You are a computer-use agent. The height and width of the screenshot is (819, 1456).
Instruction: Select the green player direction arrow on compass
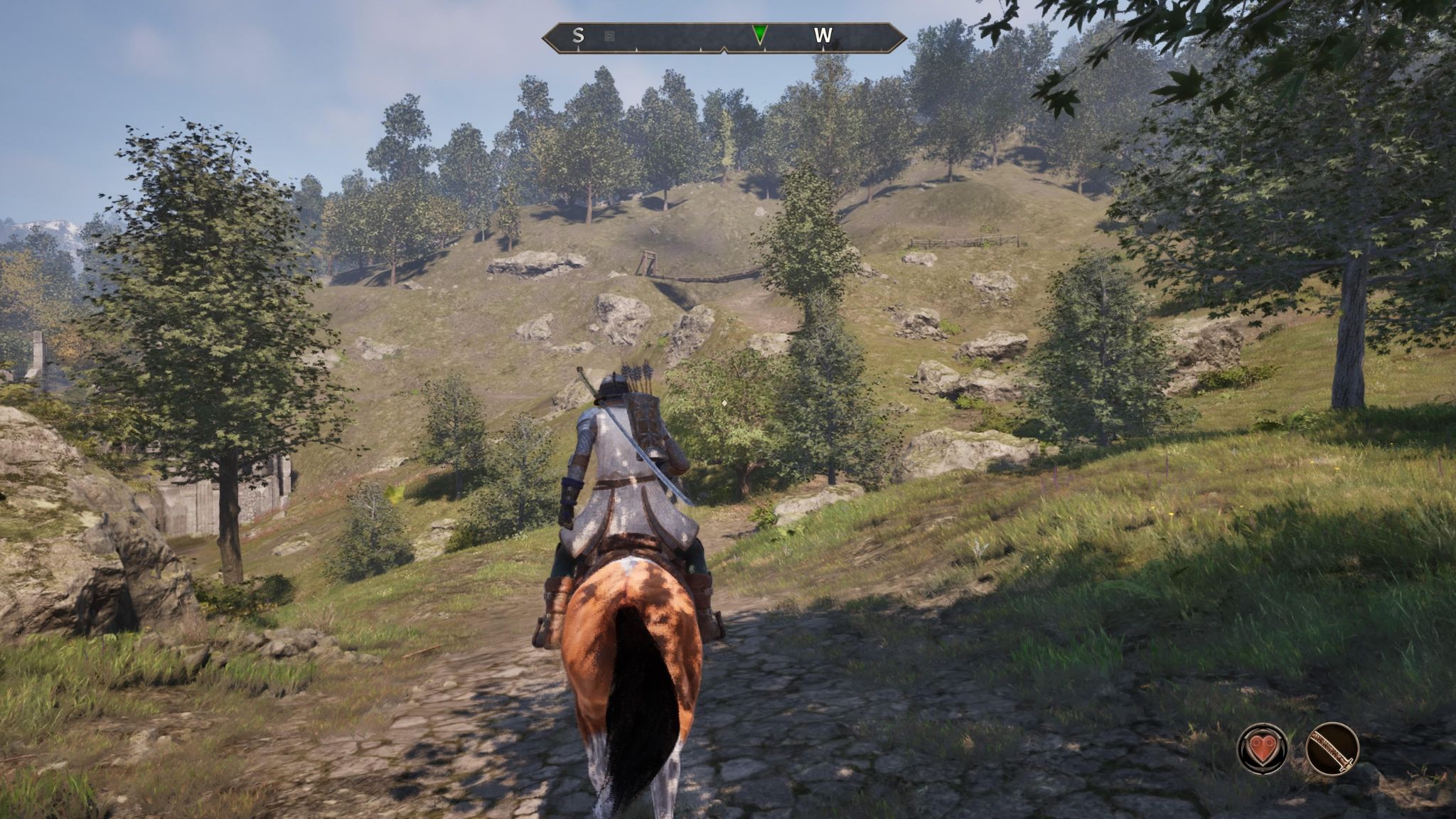point(759,32)
